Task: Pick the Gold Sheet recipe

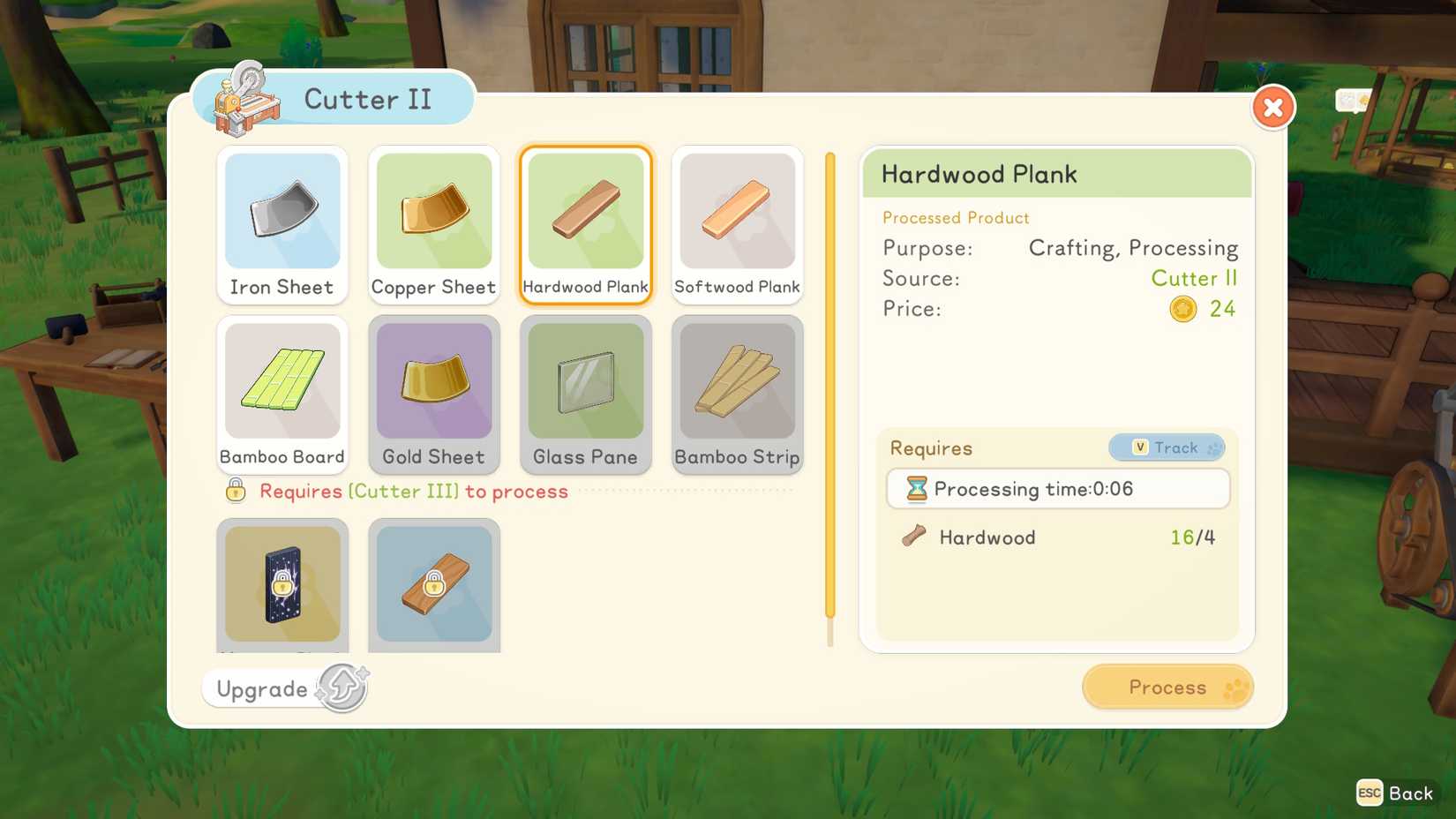Action: pyautogui.click(x=433, y=394)
